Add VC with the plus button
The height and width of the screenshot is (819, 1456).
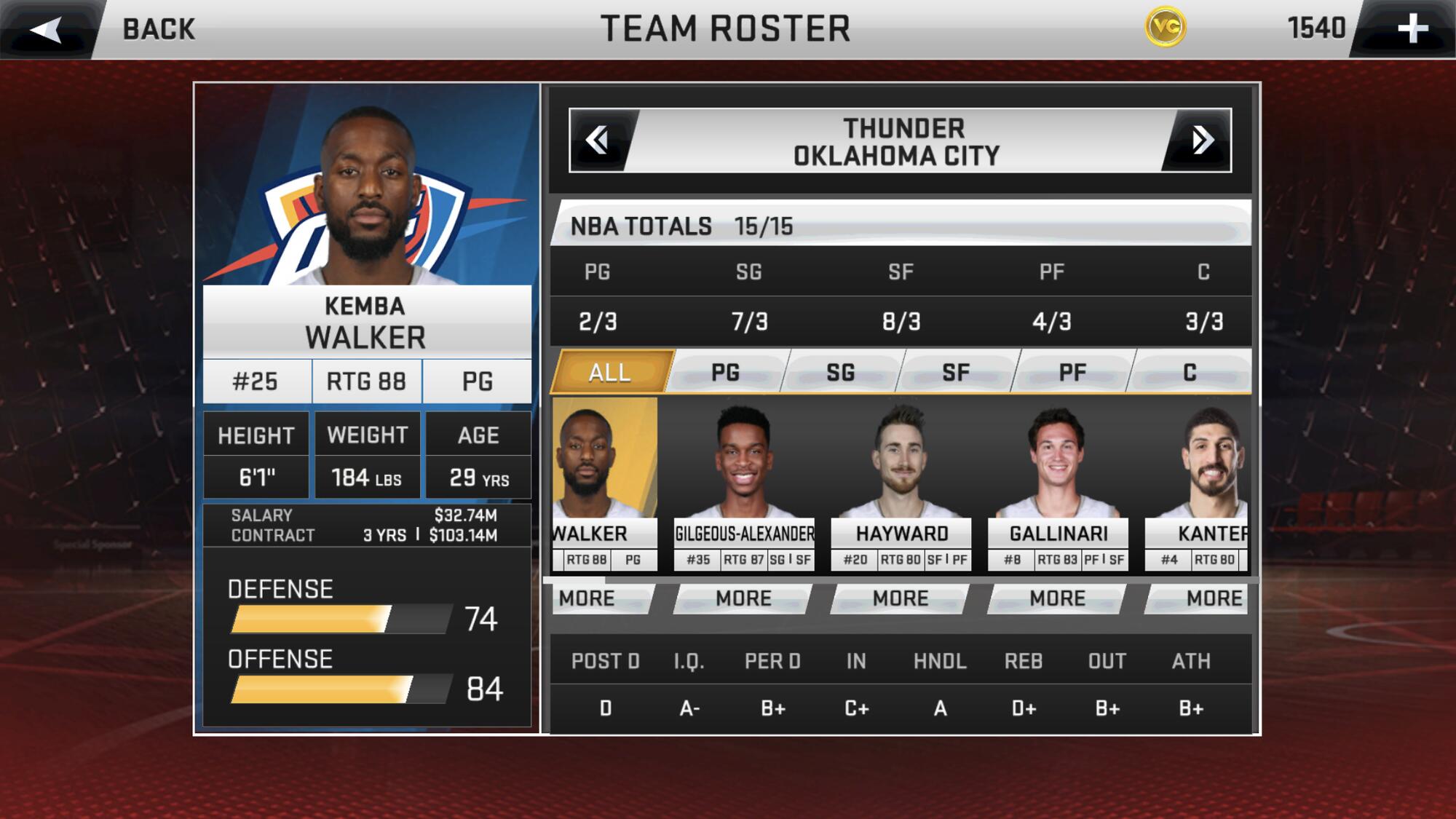coord(1412,29)
